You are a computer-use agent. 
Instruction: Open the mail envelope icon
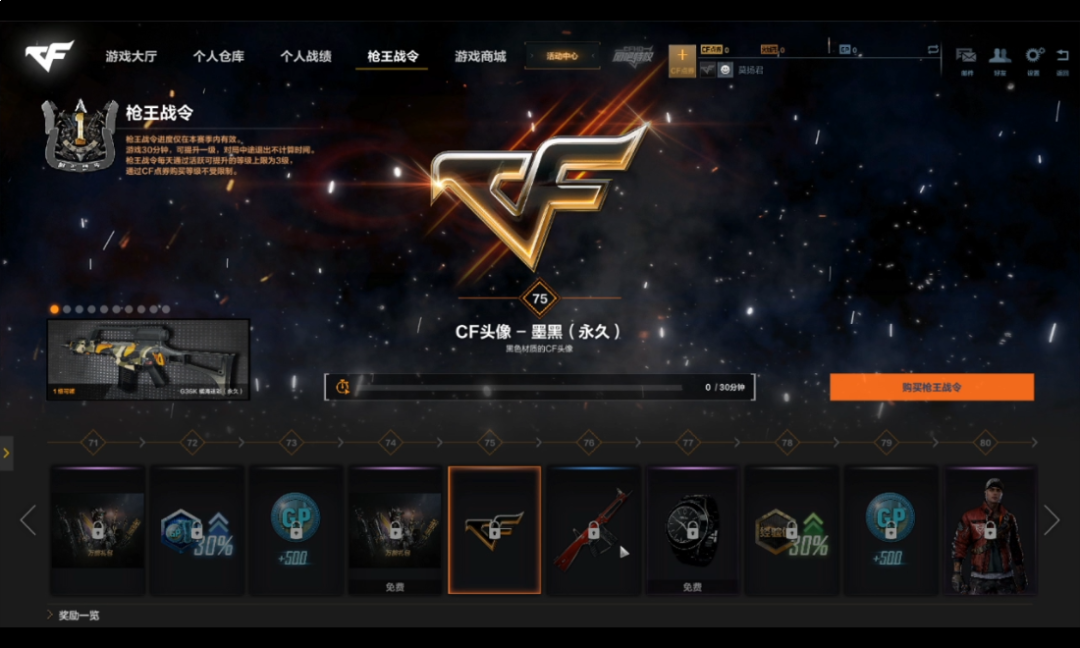click(966, 57)
